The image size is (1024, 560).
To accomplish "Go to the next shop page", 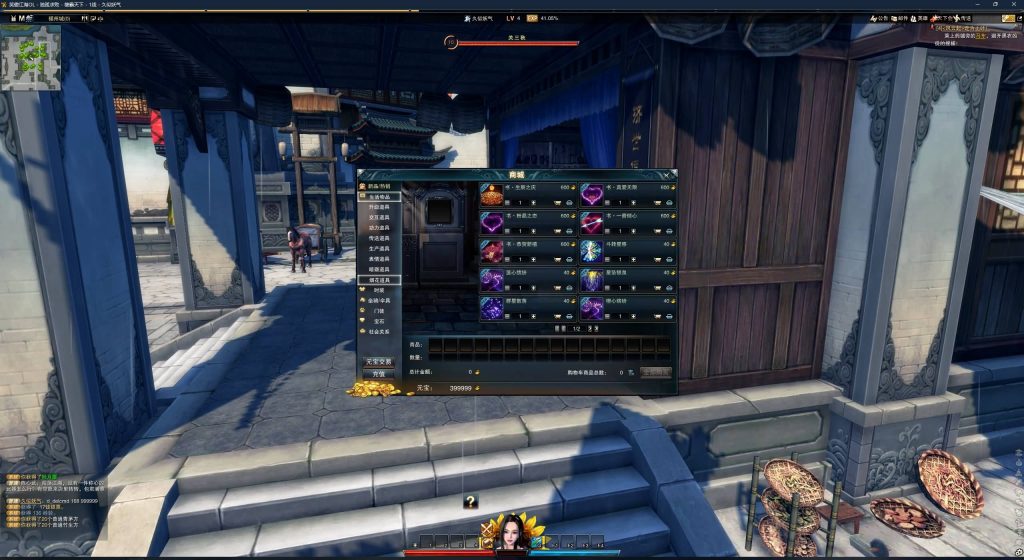I will tap(590, 328).
